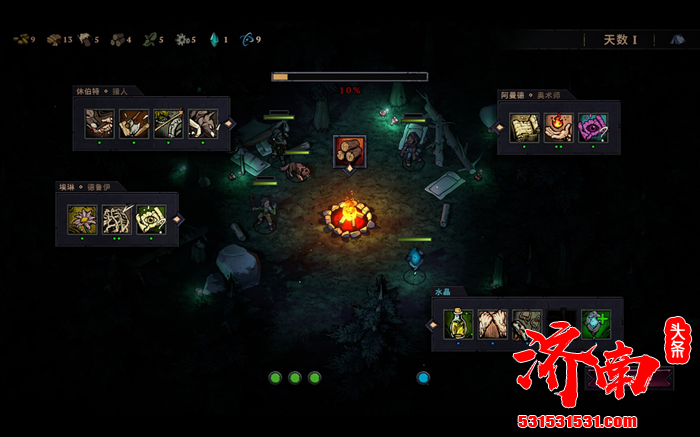Select the hunter's bloody meat skill icon
Image resolution: width=700 pixels, height=437 pixels.
(x=99, y=123)
